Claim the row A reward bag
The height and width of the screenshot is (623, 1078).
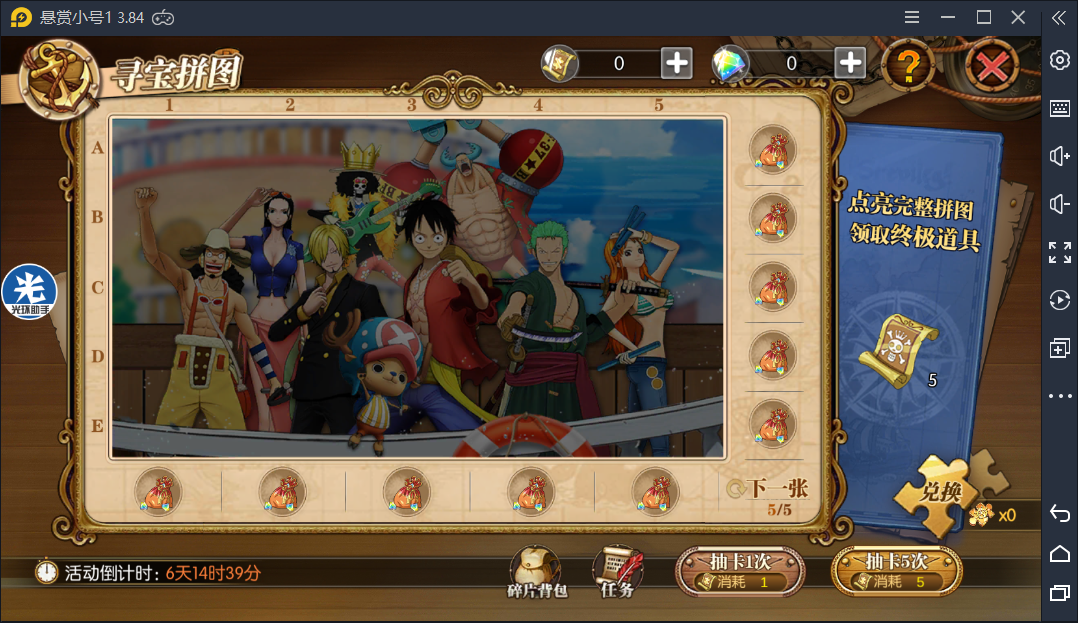(x=773, y=150)
